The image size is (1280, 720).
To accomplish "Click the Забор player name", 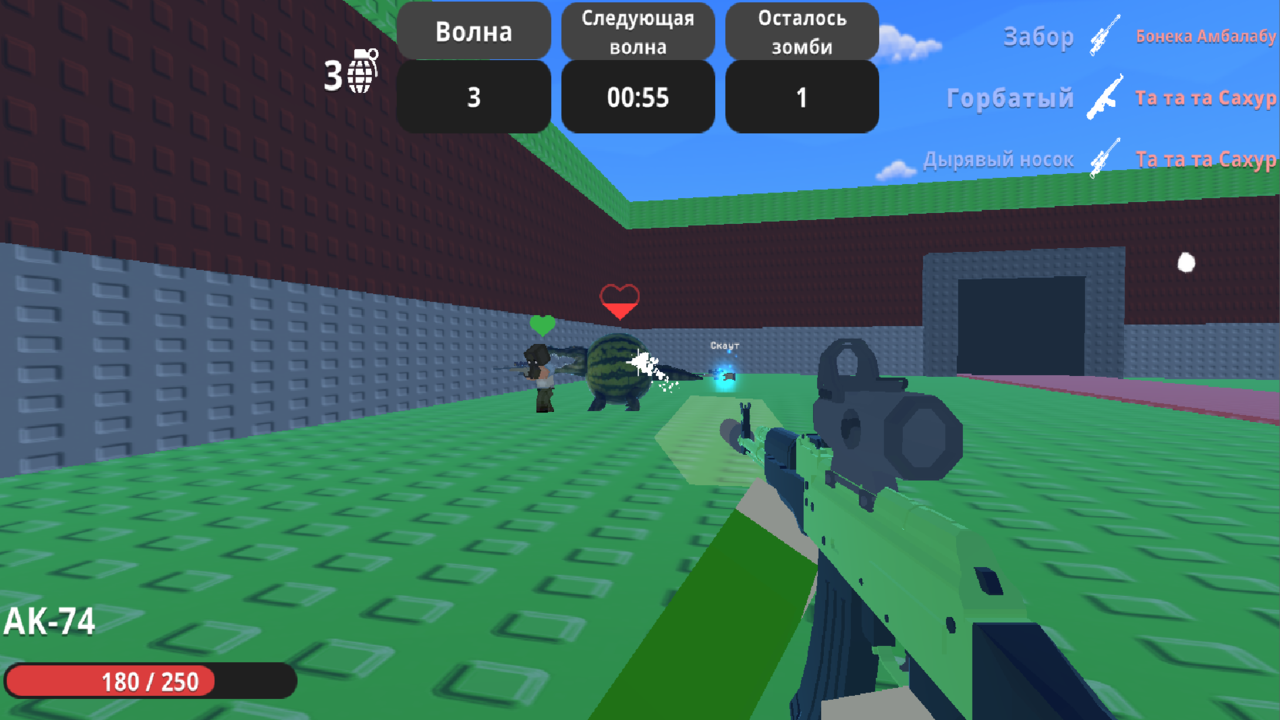I will [1037, 36].
